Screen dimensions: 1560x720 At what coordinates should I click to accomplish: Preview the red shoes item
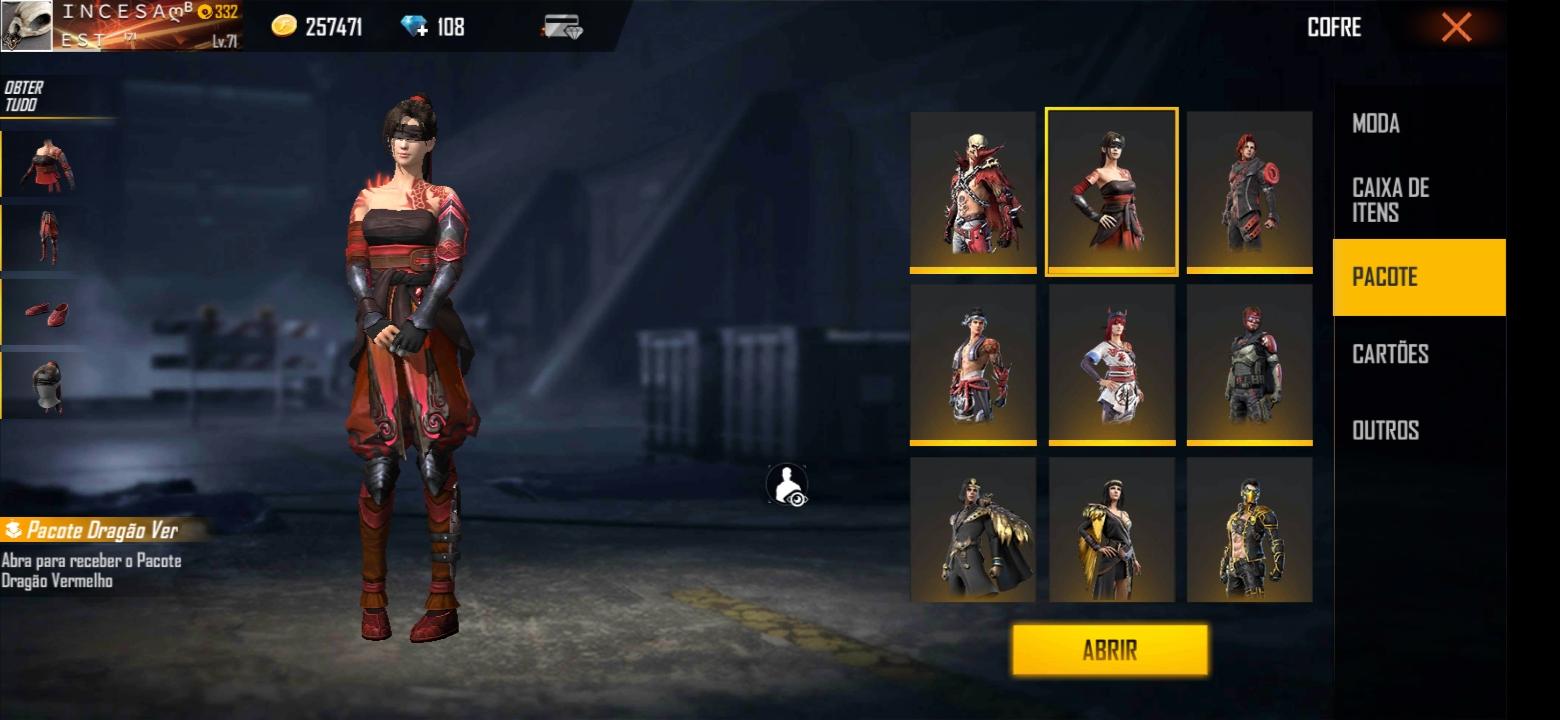(x=47, y=312)
